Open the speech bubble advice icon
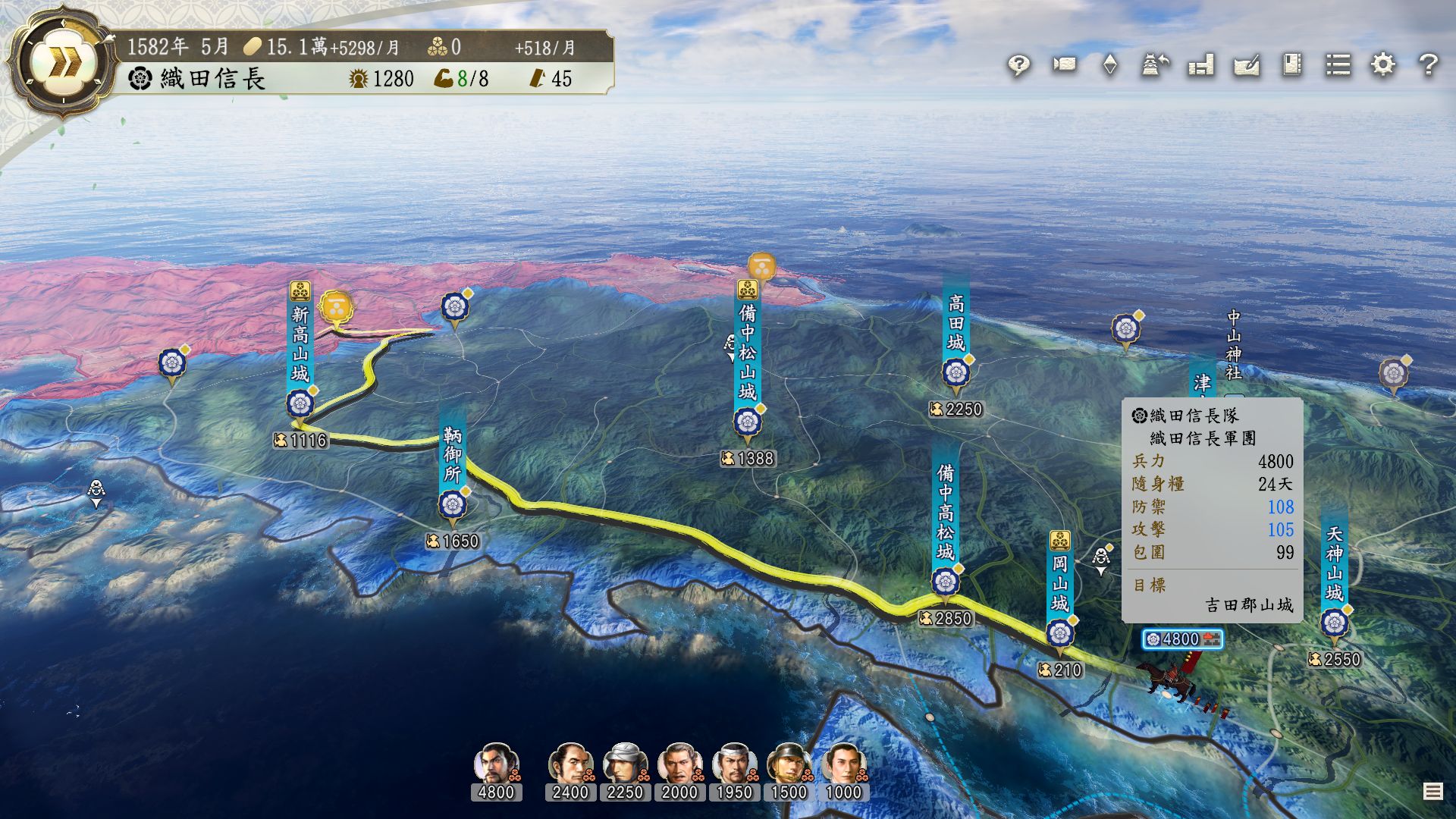Image resolution: width=1456 pixels, height=819 pixels. (x=1018, y=65)
